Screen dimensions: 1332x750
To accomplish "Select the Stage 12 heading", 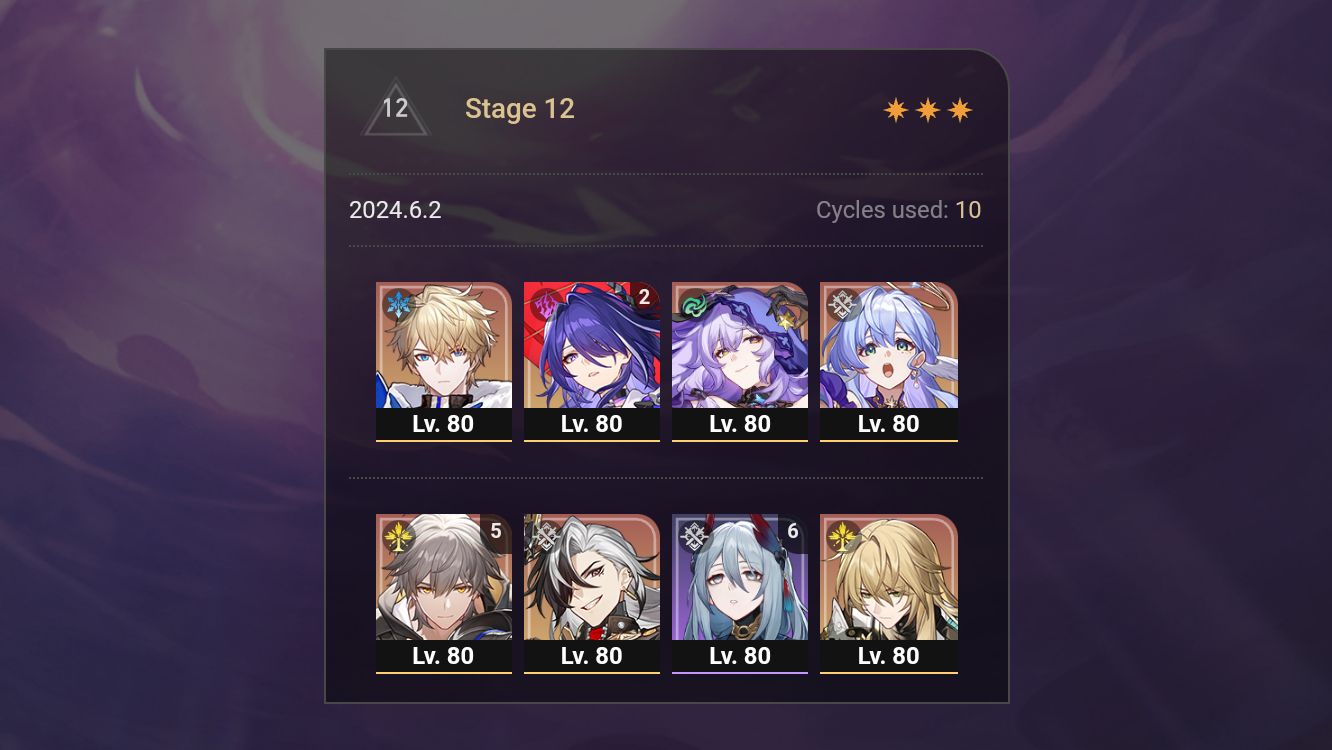I will pos(520,109).
